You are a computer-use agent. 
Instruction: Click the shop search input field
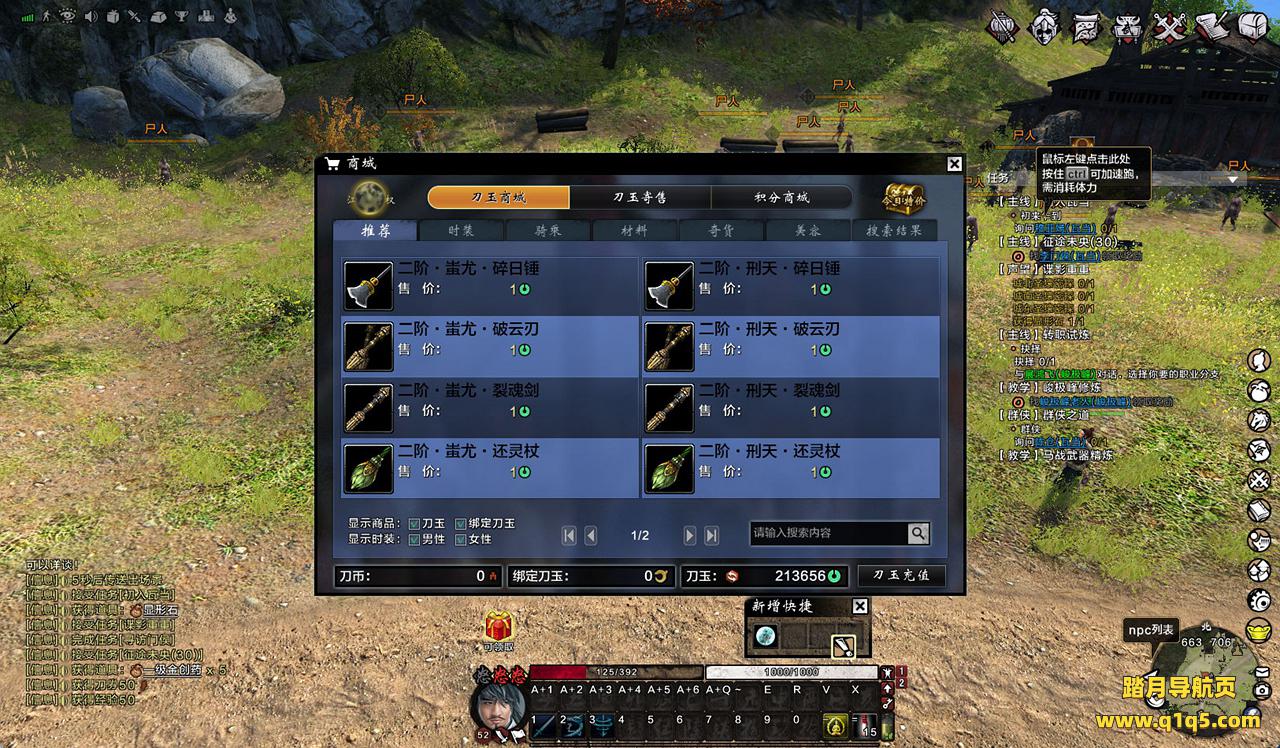[x=828, y=533]
